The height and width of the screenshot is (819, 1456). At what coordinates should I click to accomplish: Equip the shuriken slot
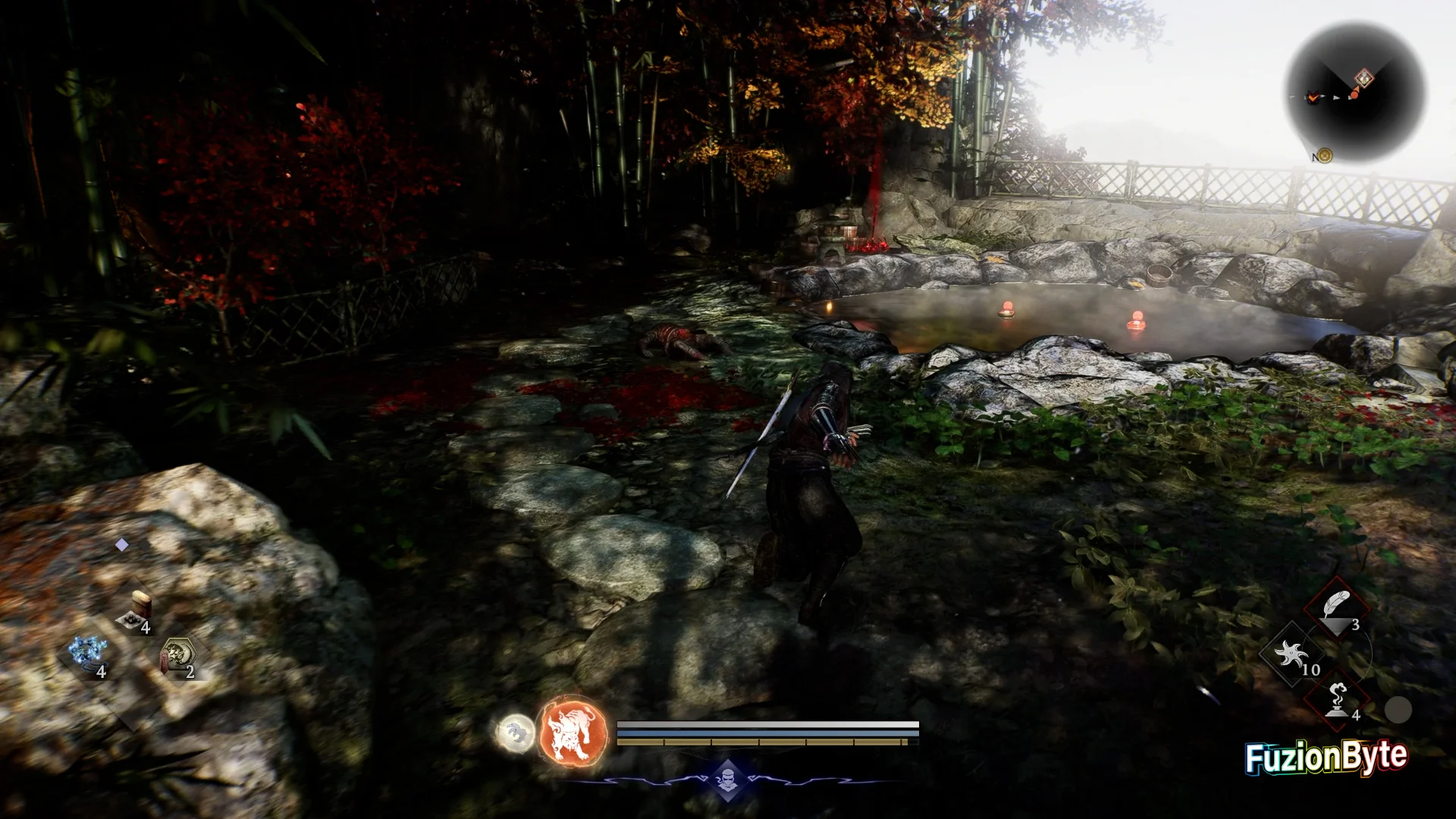point(1292,654)
